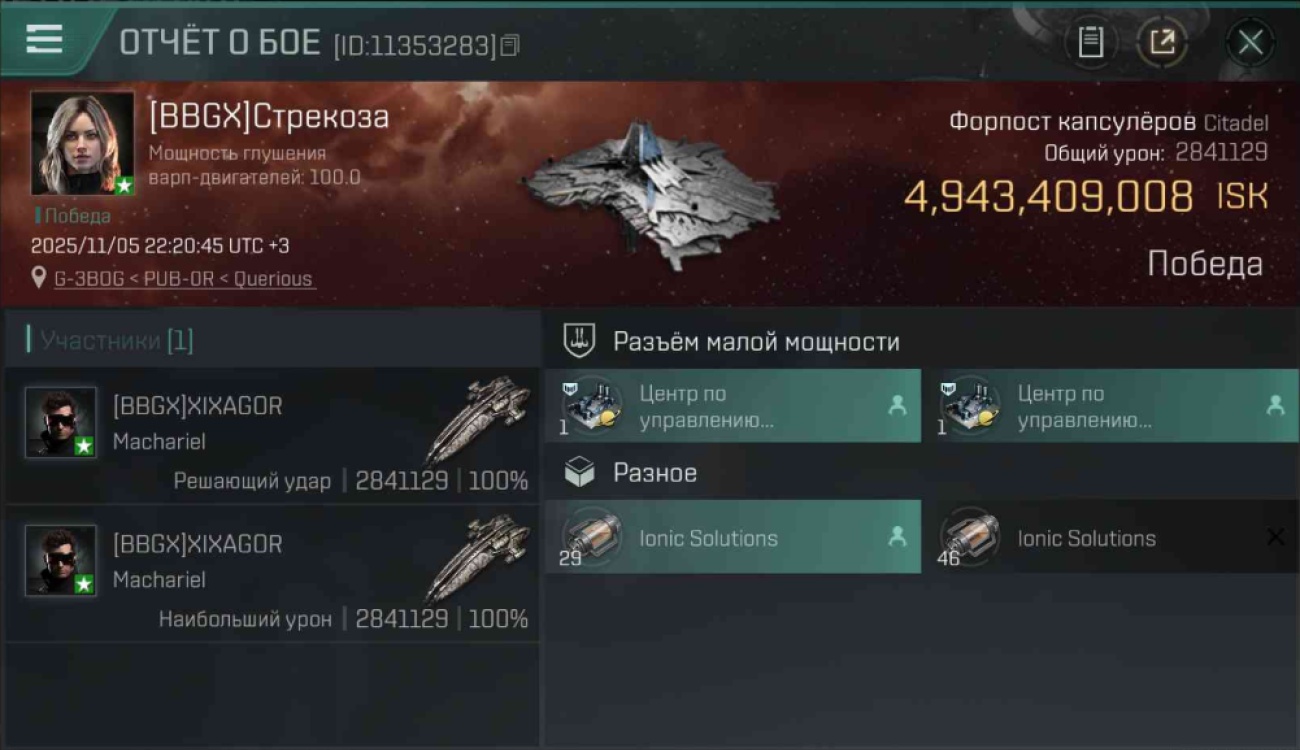Toggle the person marker on second Центр по управлению

point(1277,405)
